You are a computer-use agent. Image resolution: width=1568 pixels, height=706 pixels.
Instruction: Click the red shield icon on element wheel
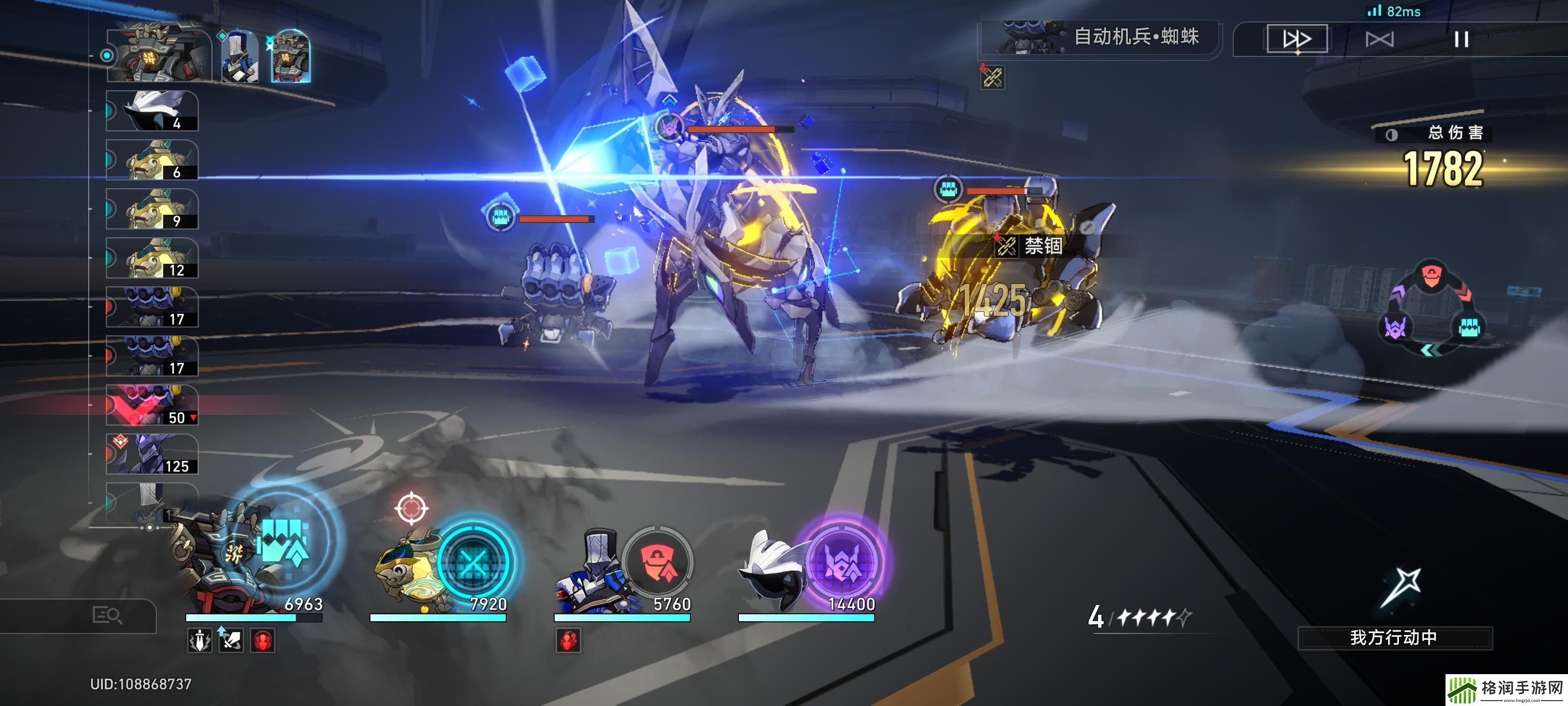point(1431,277)
